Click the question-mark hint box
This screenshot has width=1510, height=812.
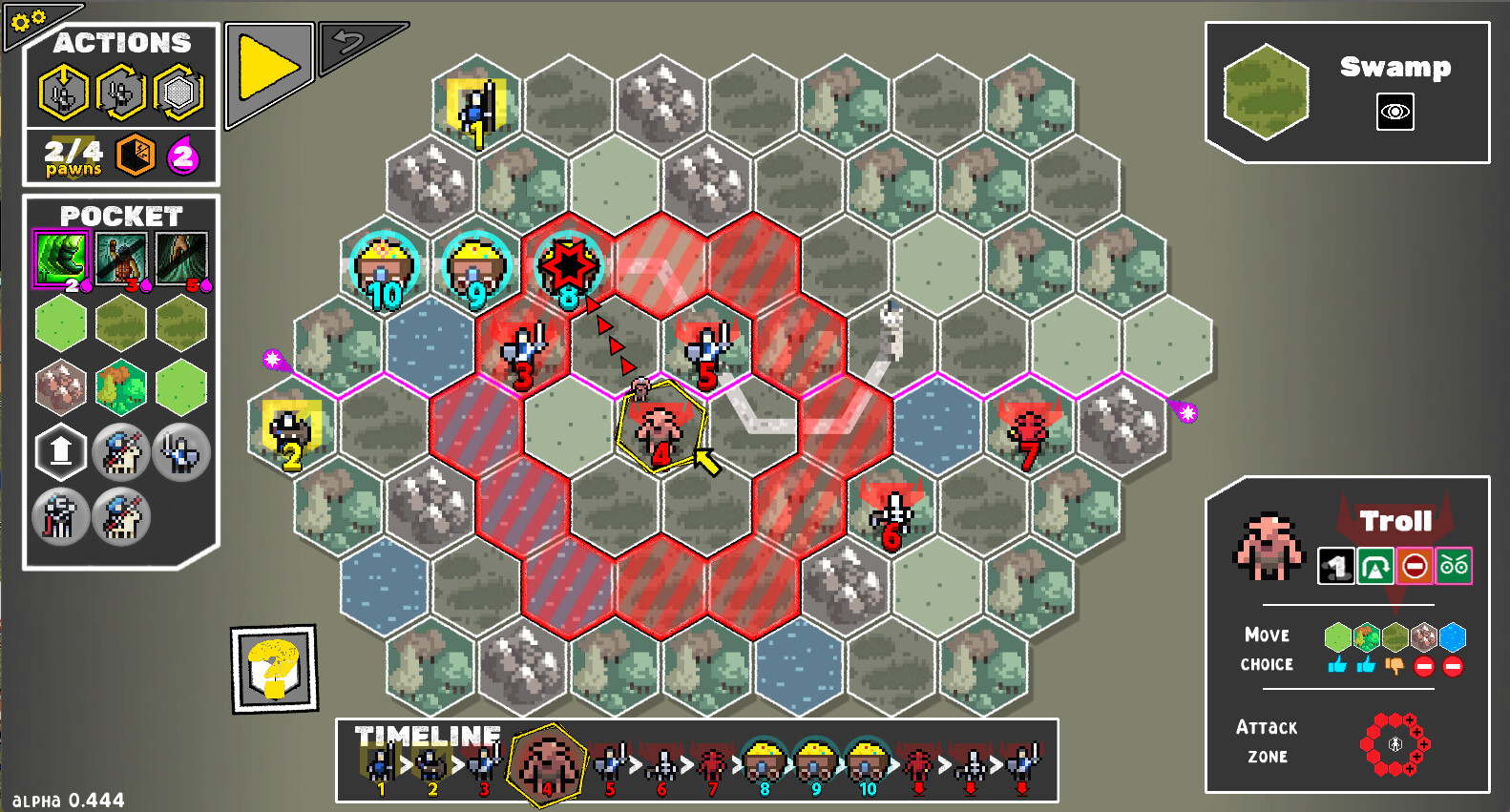[274, 668]
